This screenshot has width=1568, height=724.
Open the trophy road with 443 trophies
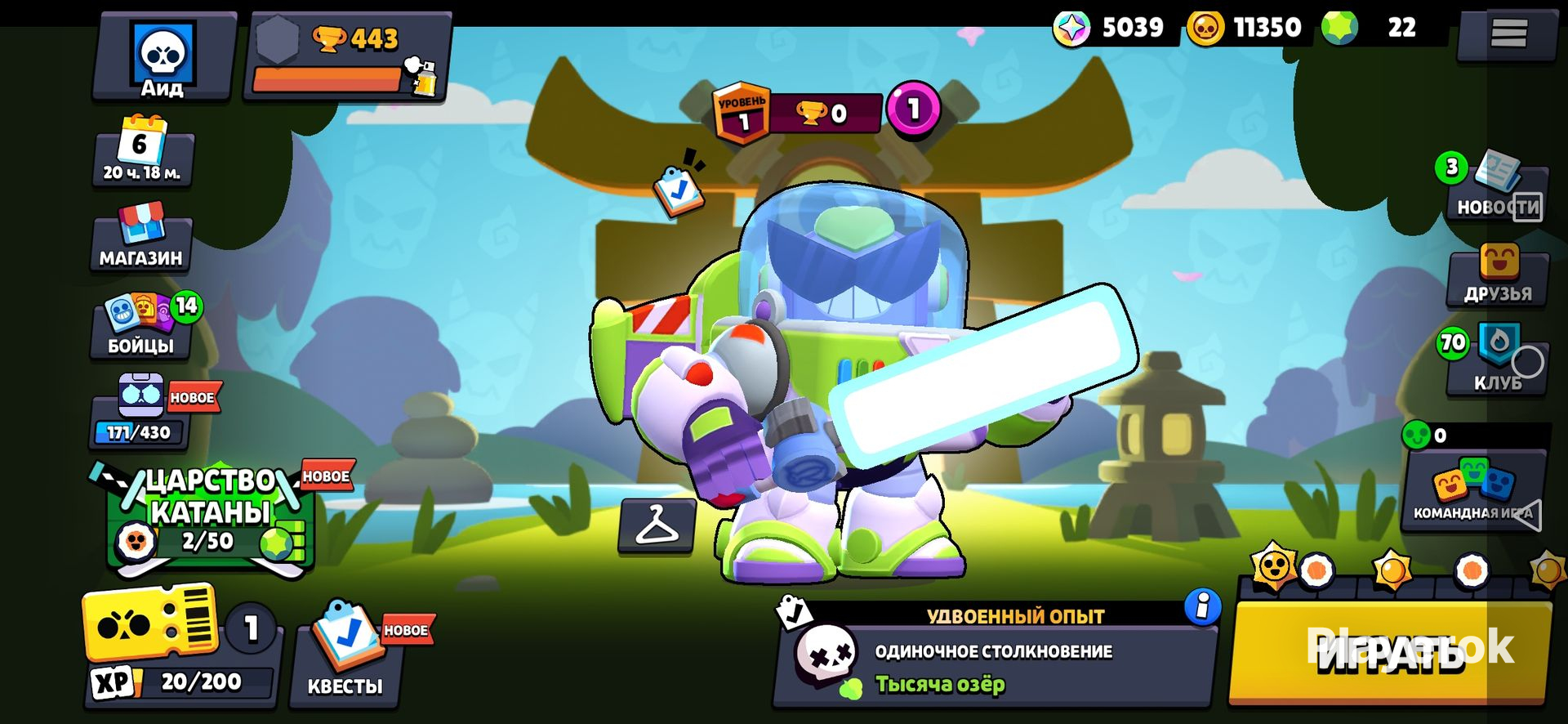pyautogui.click(x=347, y=59)
